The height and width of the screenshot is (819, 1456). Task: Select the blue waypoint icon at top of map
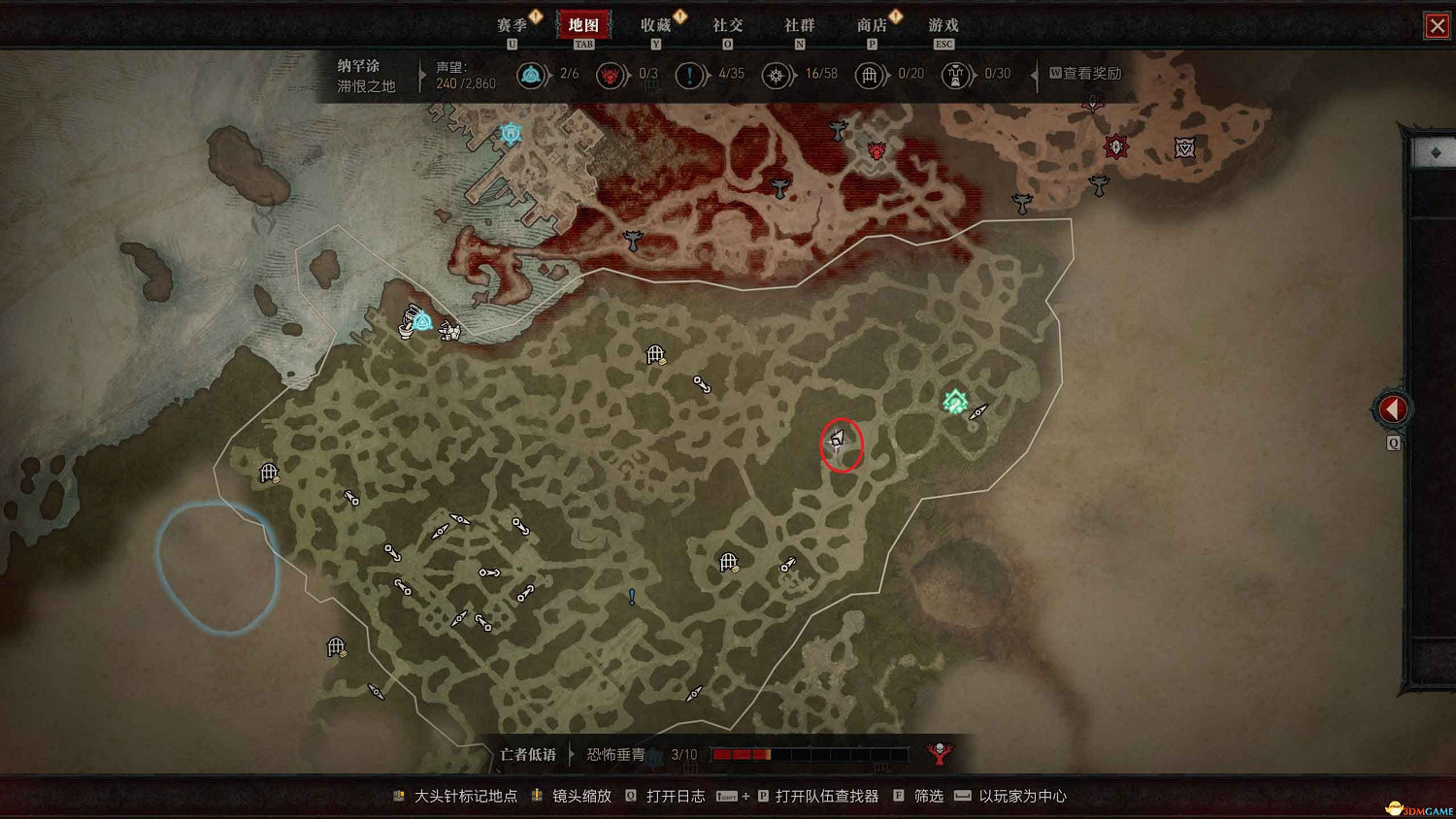(x=509, y=133)
